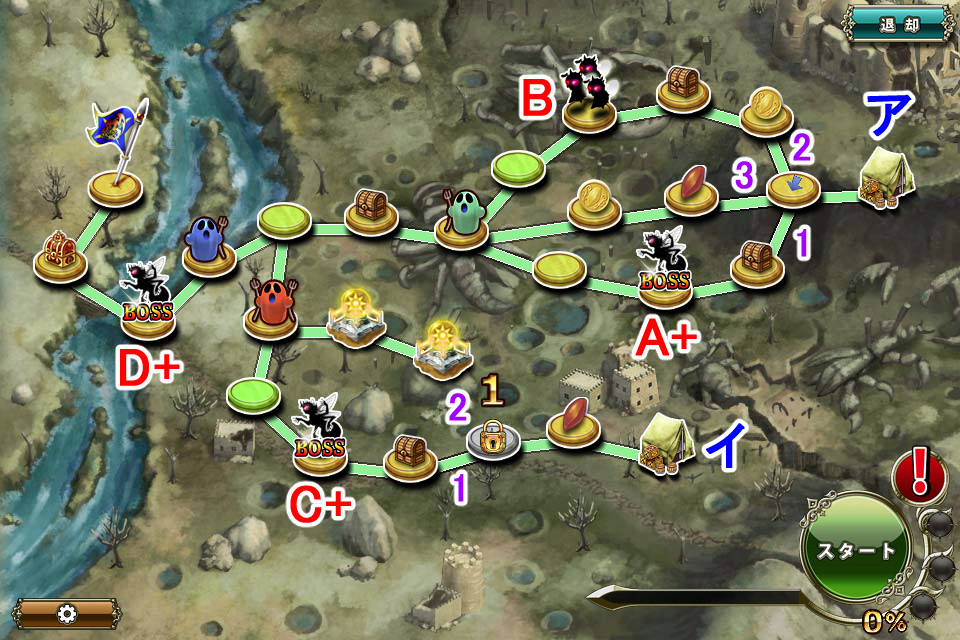The image size is (960, 640).
Task: Click the 退却 retreat button
Action: tap(897, 23)
